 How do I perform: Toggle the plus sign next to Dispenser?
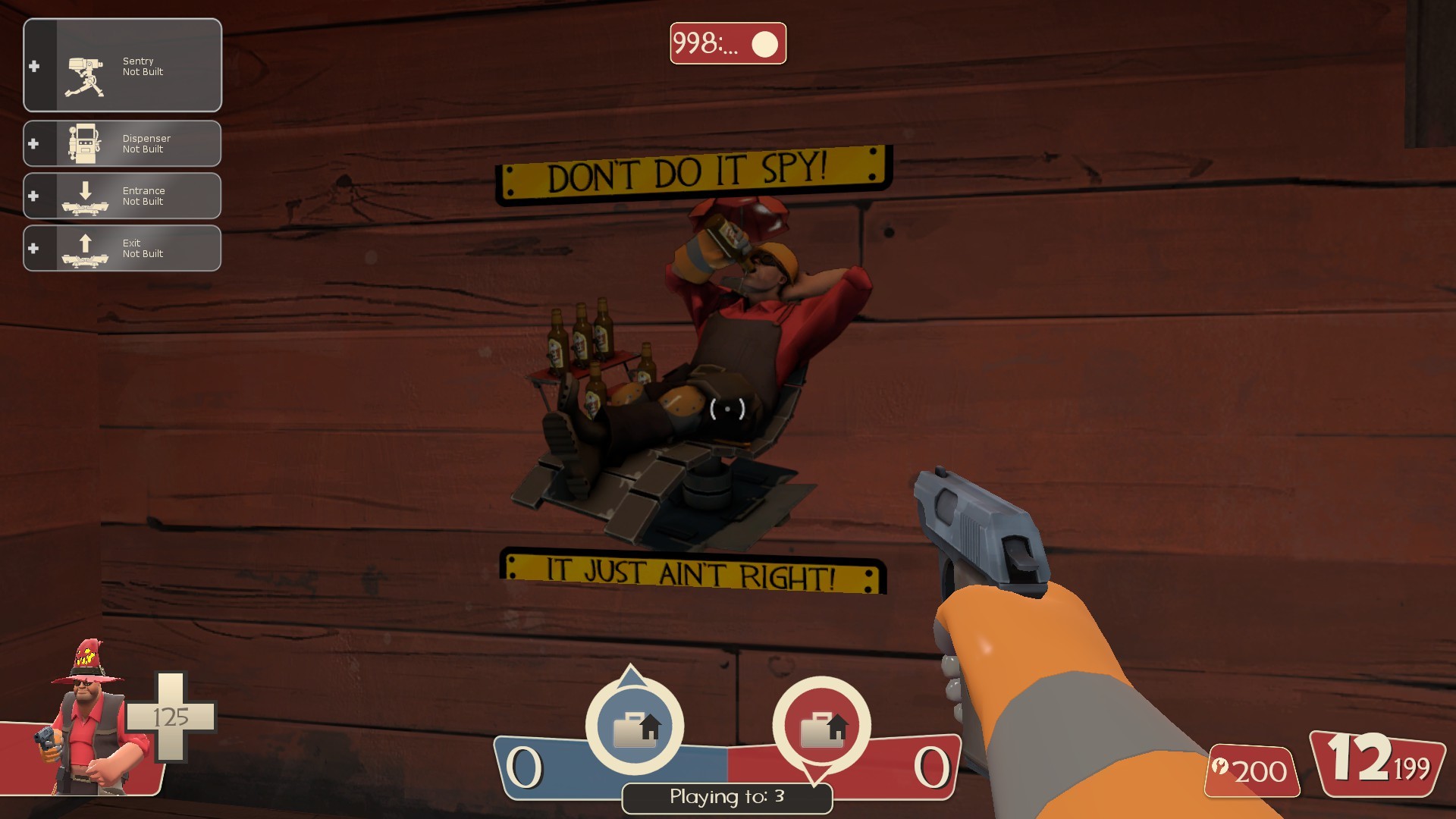pos(33,144)
